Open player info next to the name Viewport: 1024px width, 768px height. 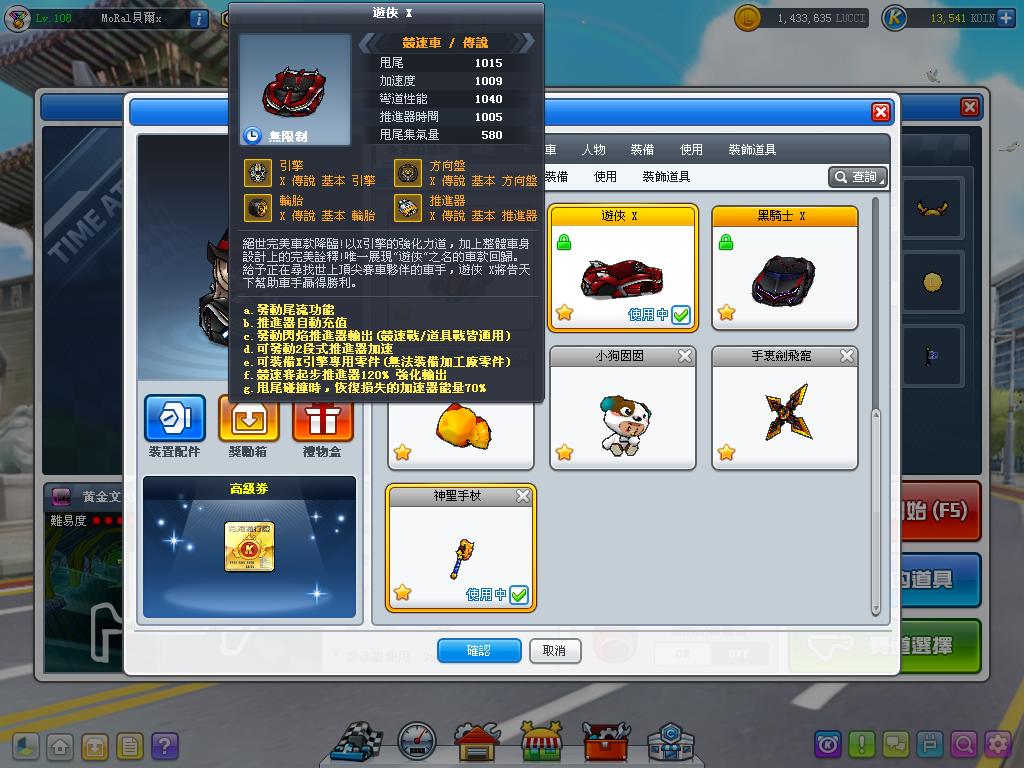198,18
